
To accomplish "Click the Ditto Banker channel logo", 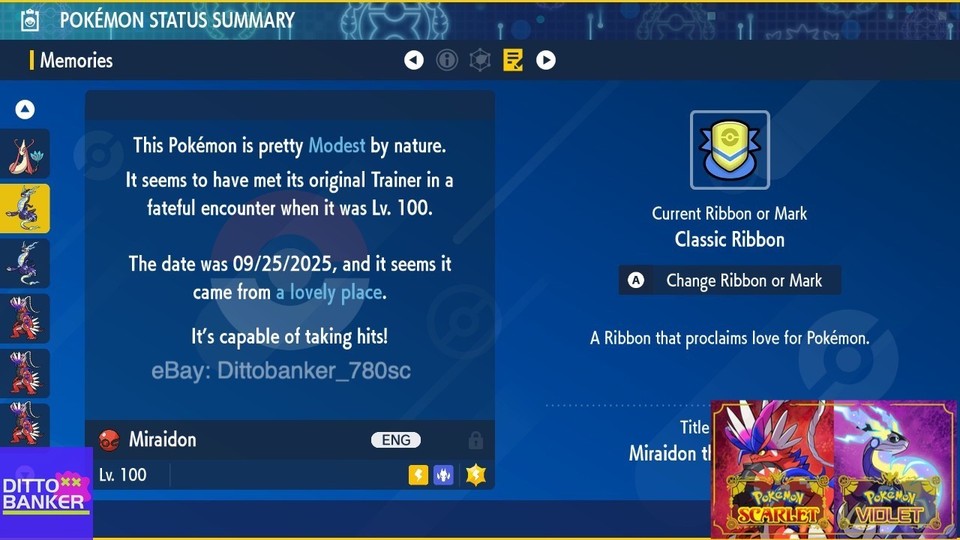I will (x=46, y=493).
